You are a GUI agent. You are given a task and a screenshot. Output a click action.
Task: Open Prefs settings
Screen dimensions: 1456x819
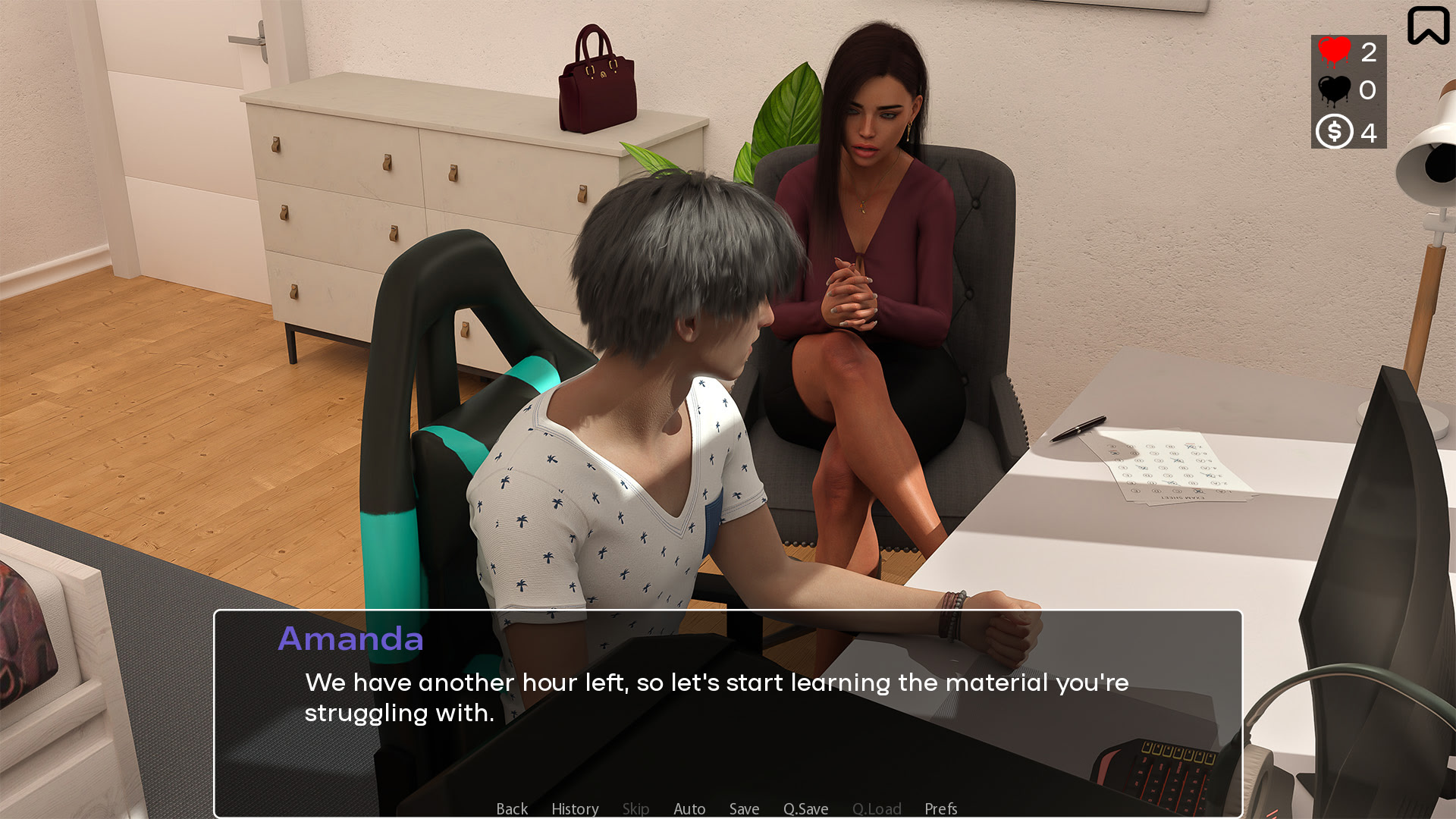pyautogui.click(x=940, y=808)
